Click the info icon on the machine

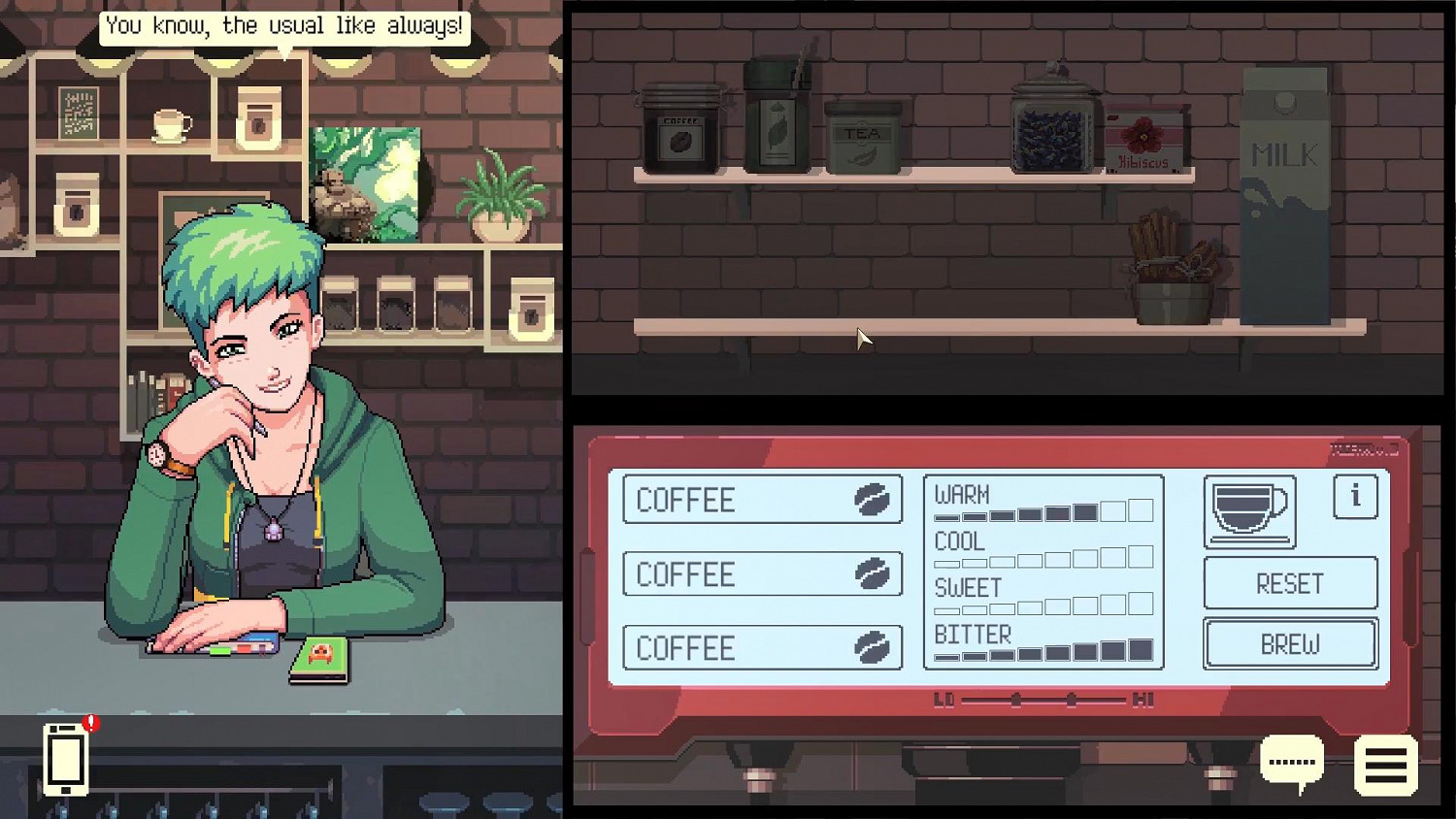tap(1356, 496)
